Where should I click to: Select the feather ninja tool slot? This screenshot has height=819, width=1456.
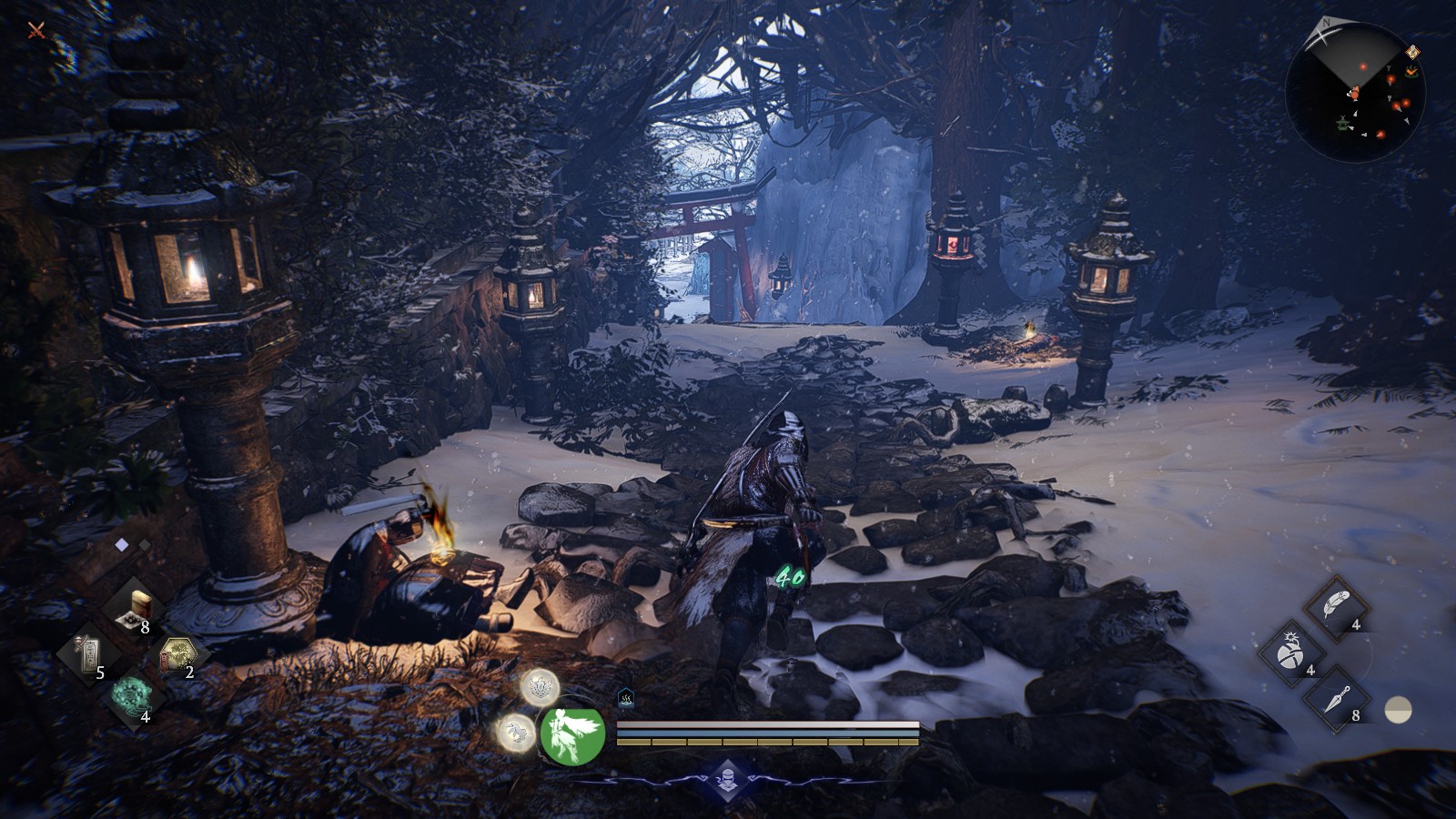1336,606
